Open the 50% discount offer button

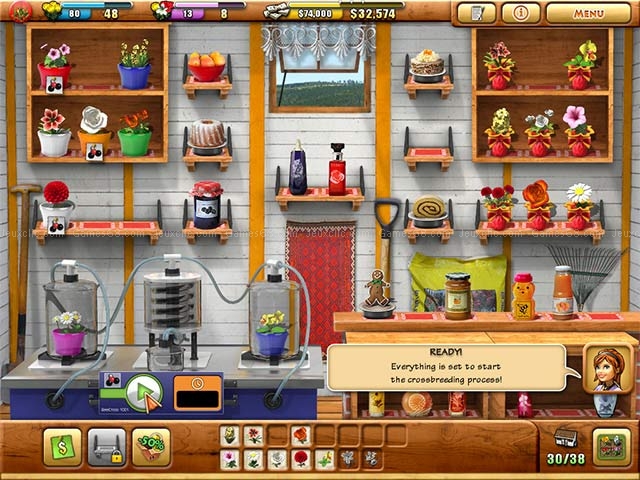[151, 447]
